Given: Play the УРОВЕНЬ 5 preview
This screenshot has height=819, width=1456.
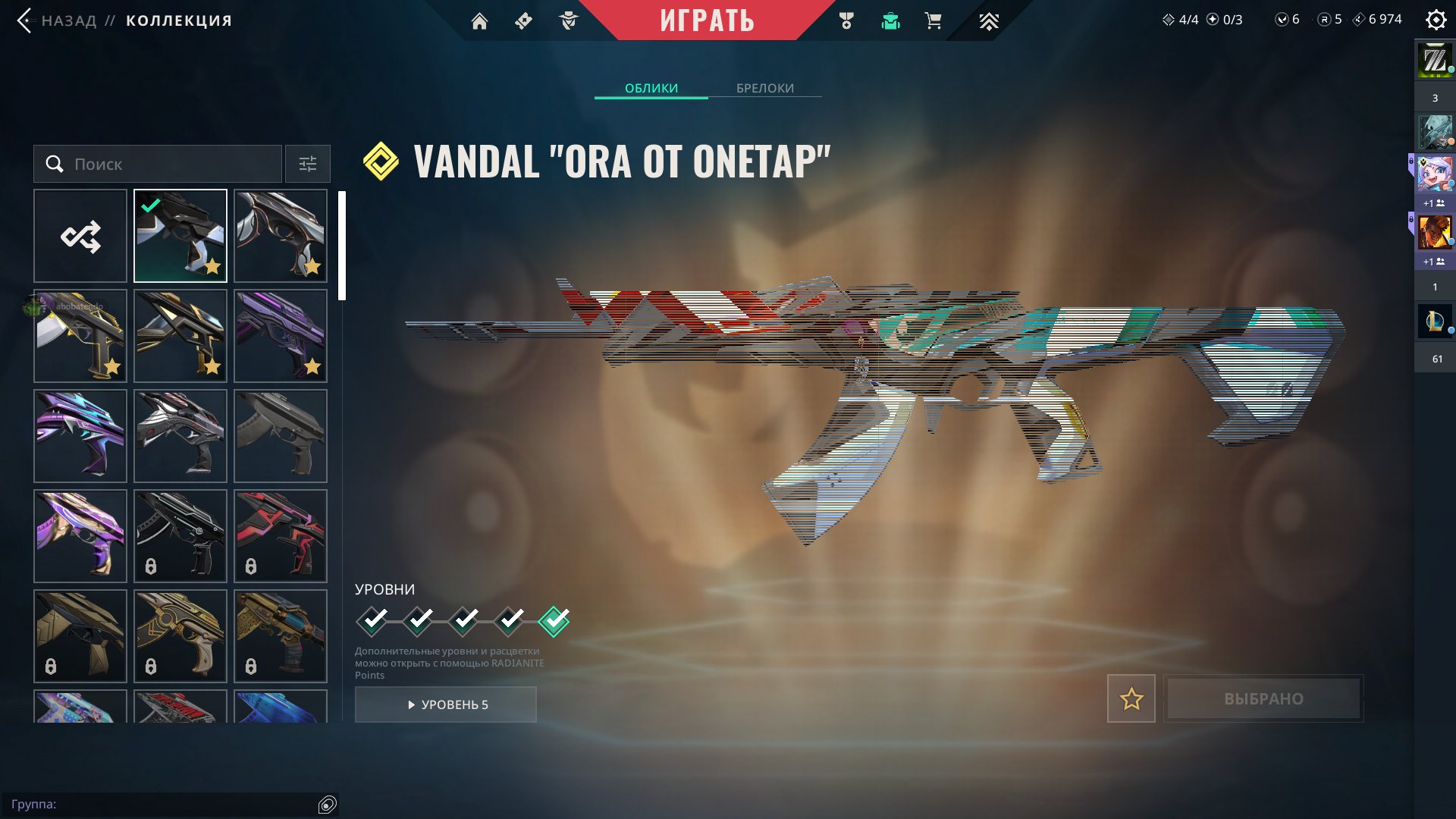Looking at the screenshot, I should [x=446, y=704].
